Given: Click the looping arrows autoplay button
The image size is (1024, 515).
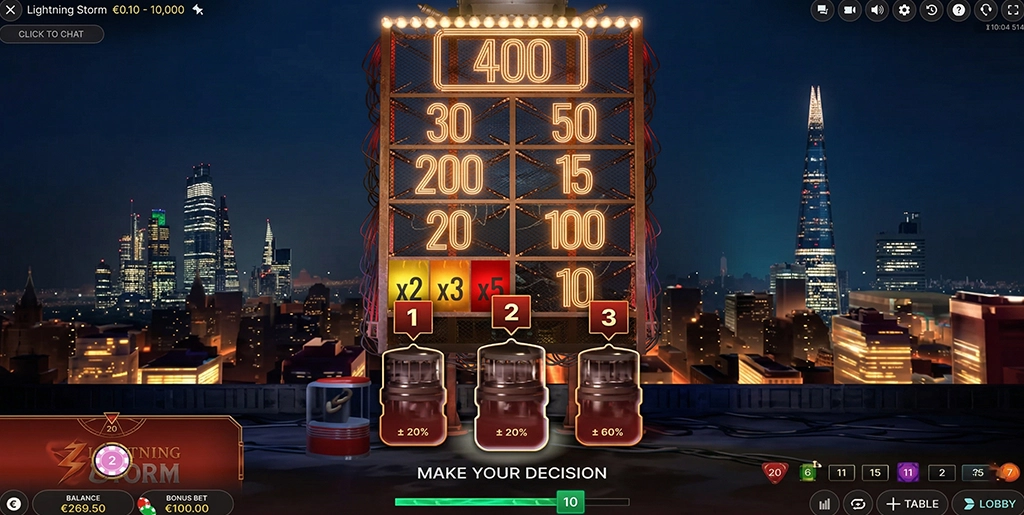Looking at the screenshot, I should point(856,503).
